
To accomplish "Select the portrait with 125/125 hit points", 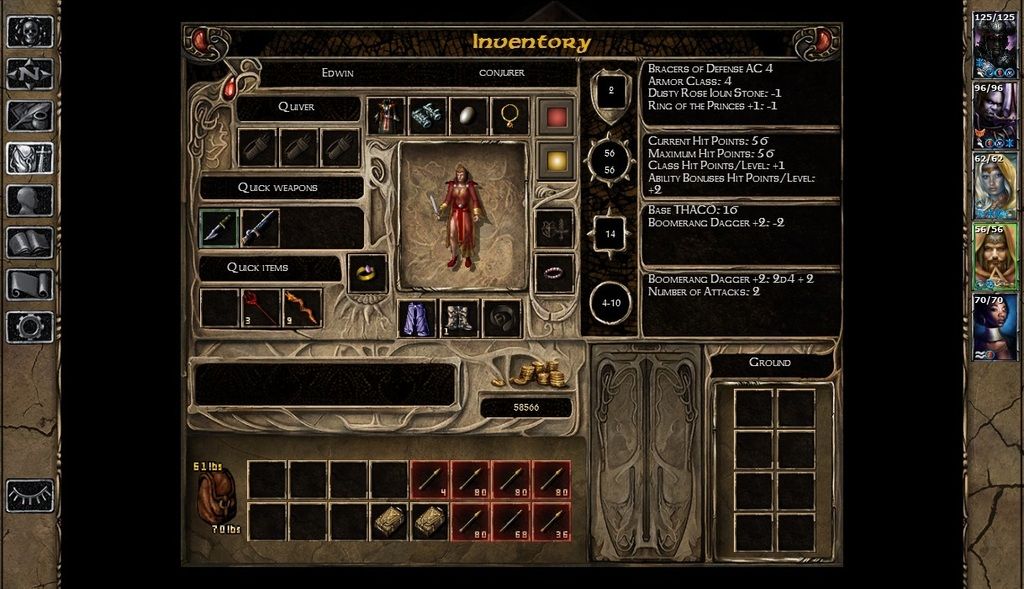I will pyautogui.click(x=995, y=44).
